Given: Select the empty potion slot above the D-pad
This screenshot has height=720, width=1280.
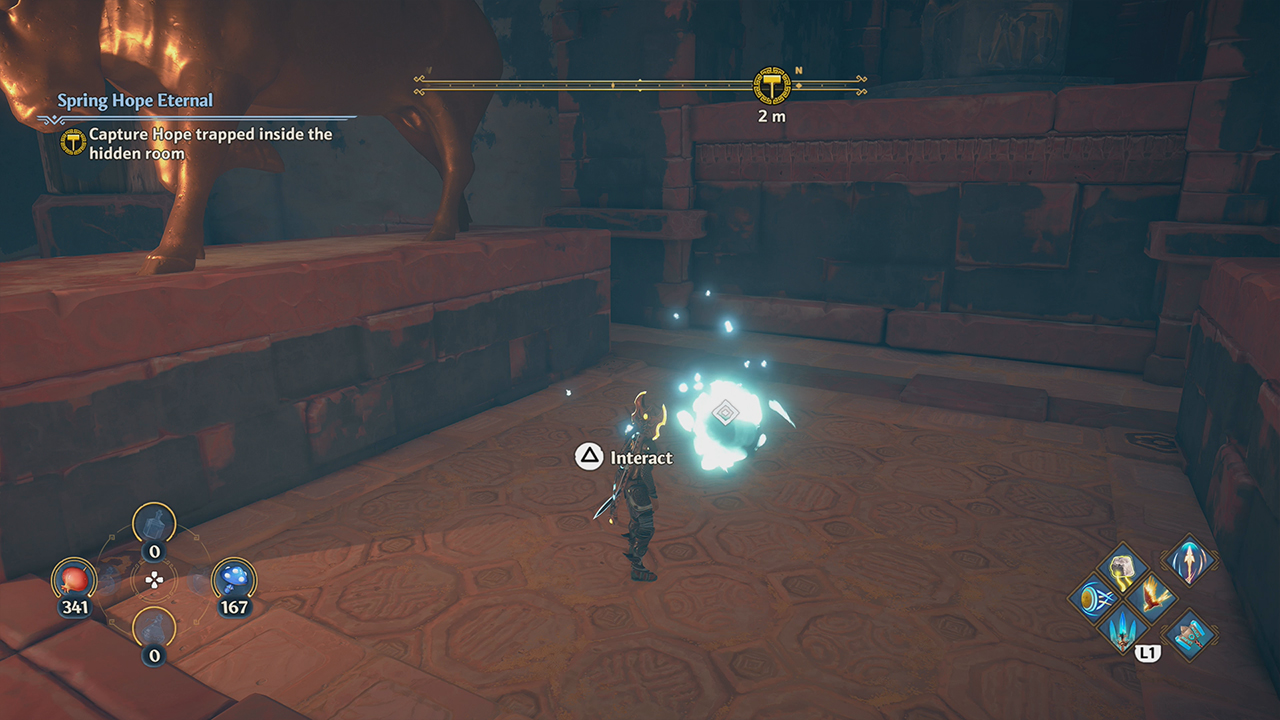Looking at the screenshot, I should point(154,525).
